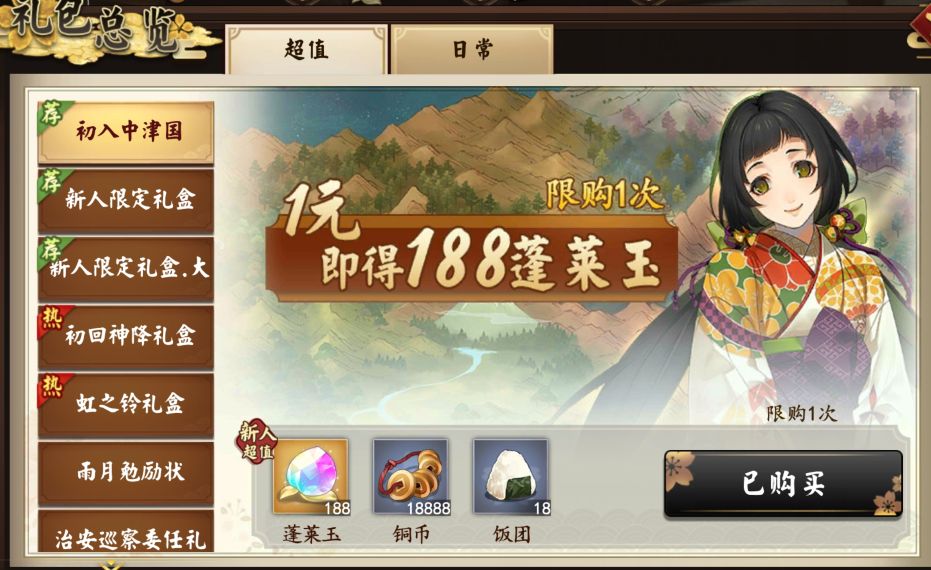Select the 初入中津国 gift pack entry
931x570 pixels.
point(126,132)
